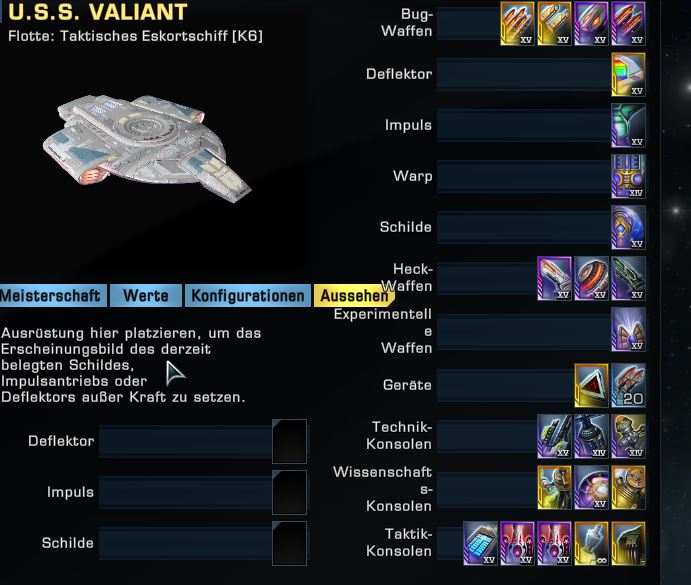
Task: Choose the equipped Warp core item
Action: [x=628, y=177]
